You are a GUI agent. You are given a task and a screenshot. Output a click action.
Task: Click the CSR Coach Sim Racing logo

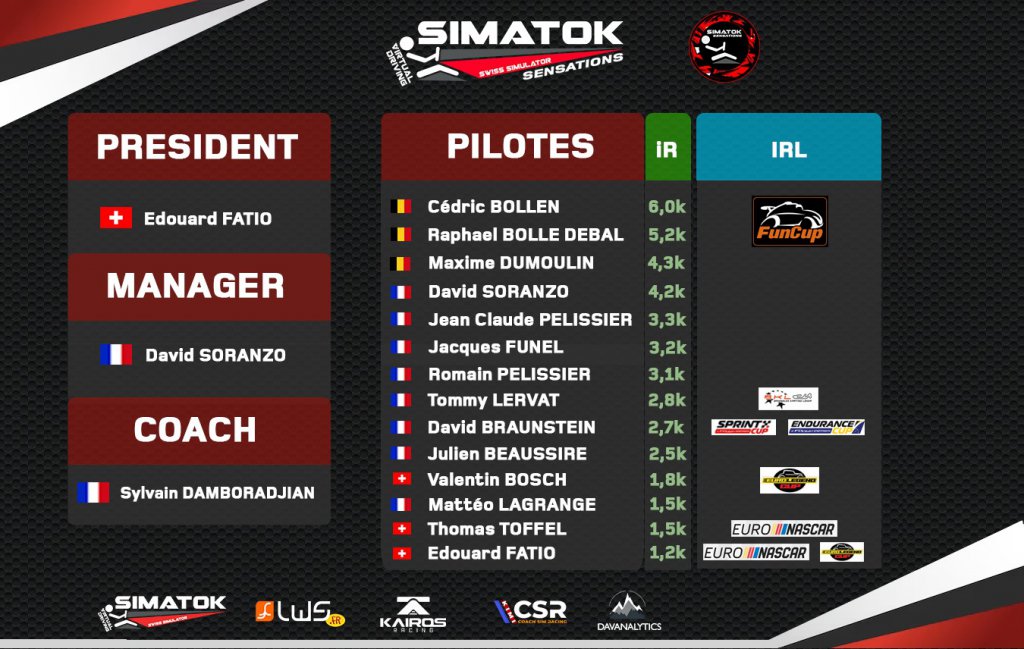531,611
